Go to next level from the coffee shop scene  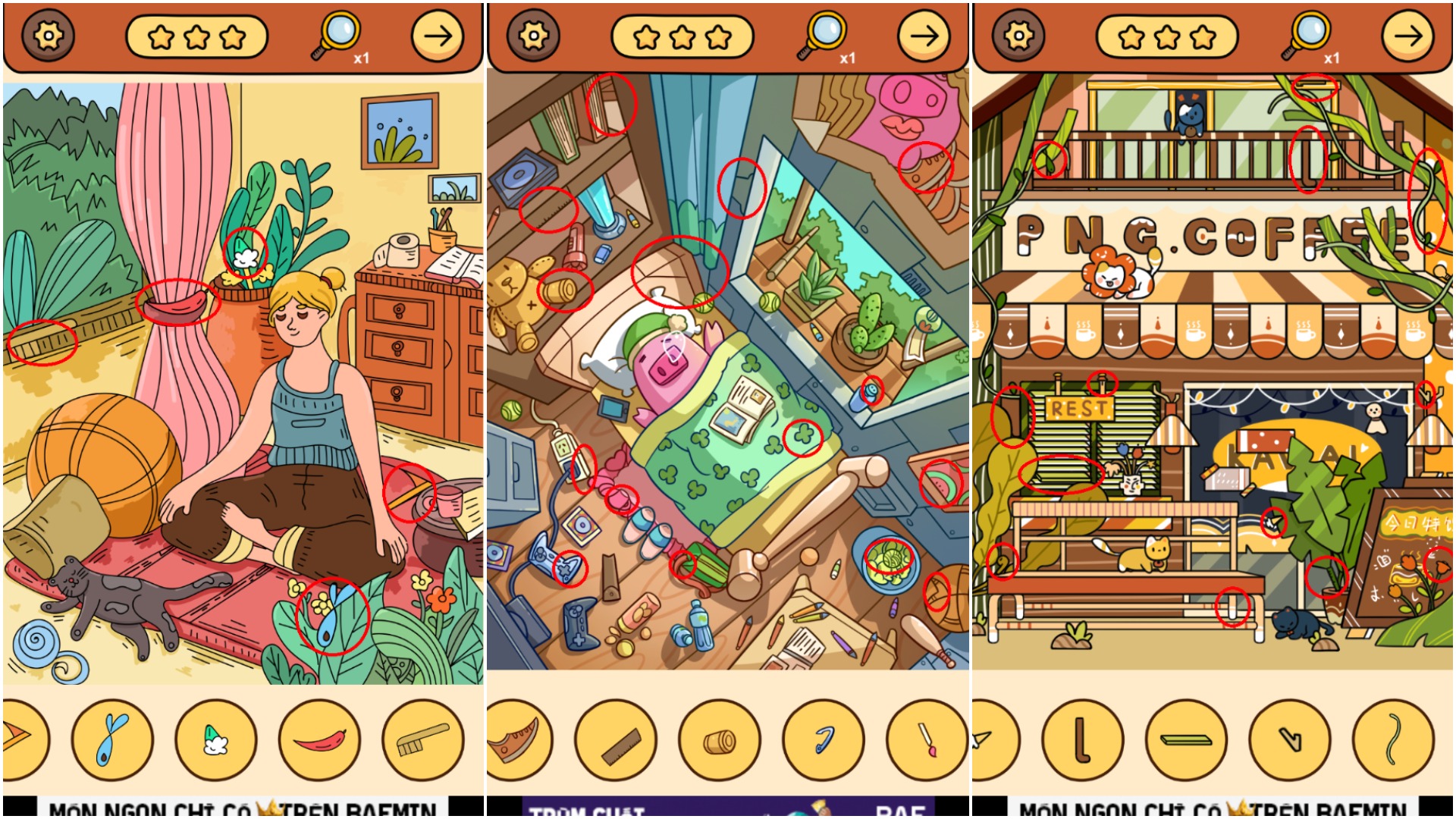click(x=1408, y=36)
